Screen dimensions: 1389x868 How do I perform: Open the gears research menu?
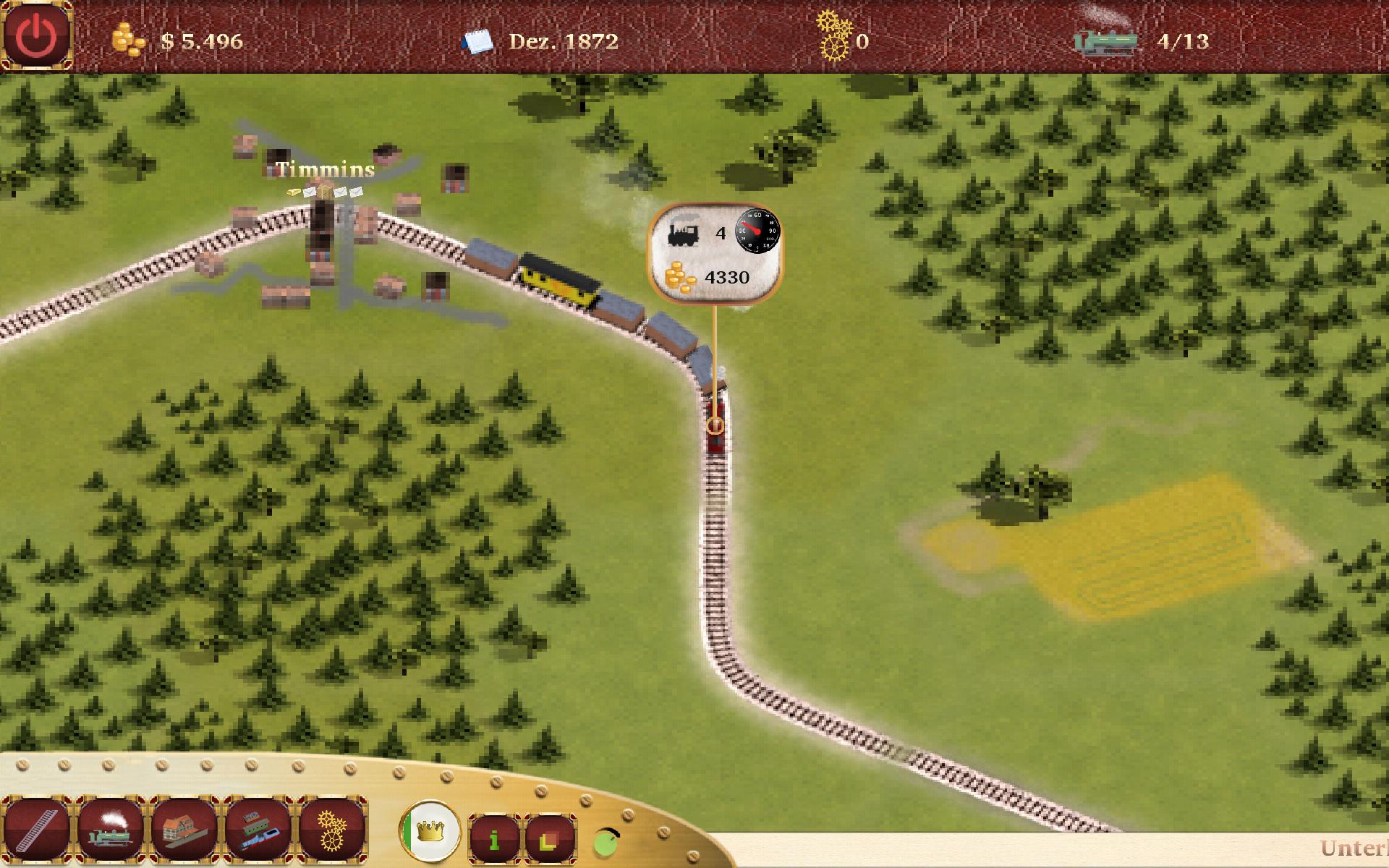pos(332,830)
